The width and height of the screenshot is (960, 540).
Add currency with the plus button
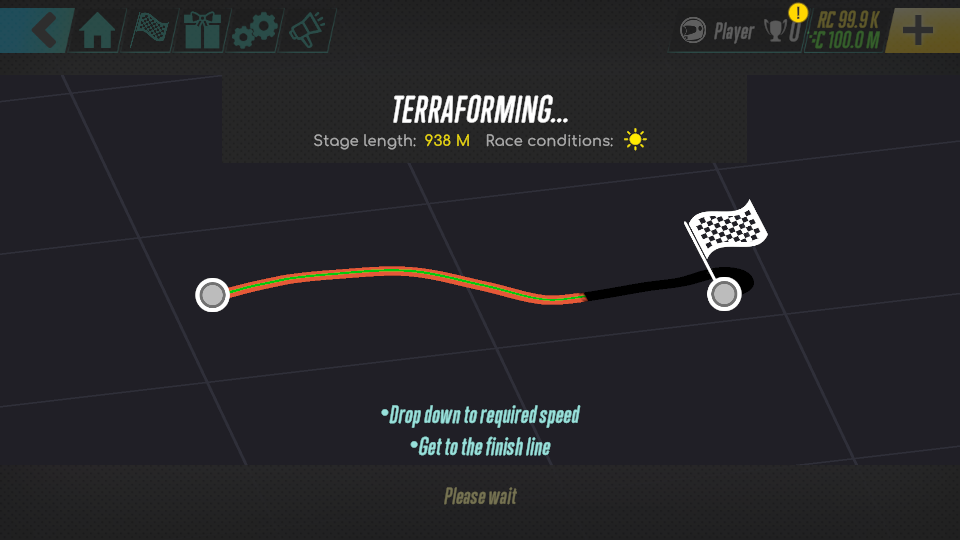(917, 30)
